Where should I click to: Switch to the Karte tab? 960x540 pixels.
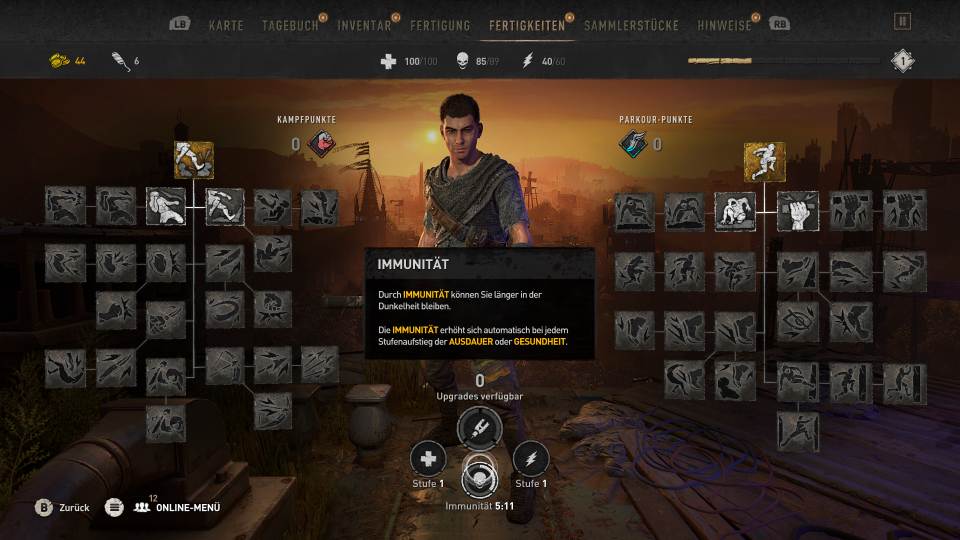click(x=226, y=25)
